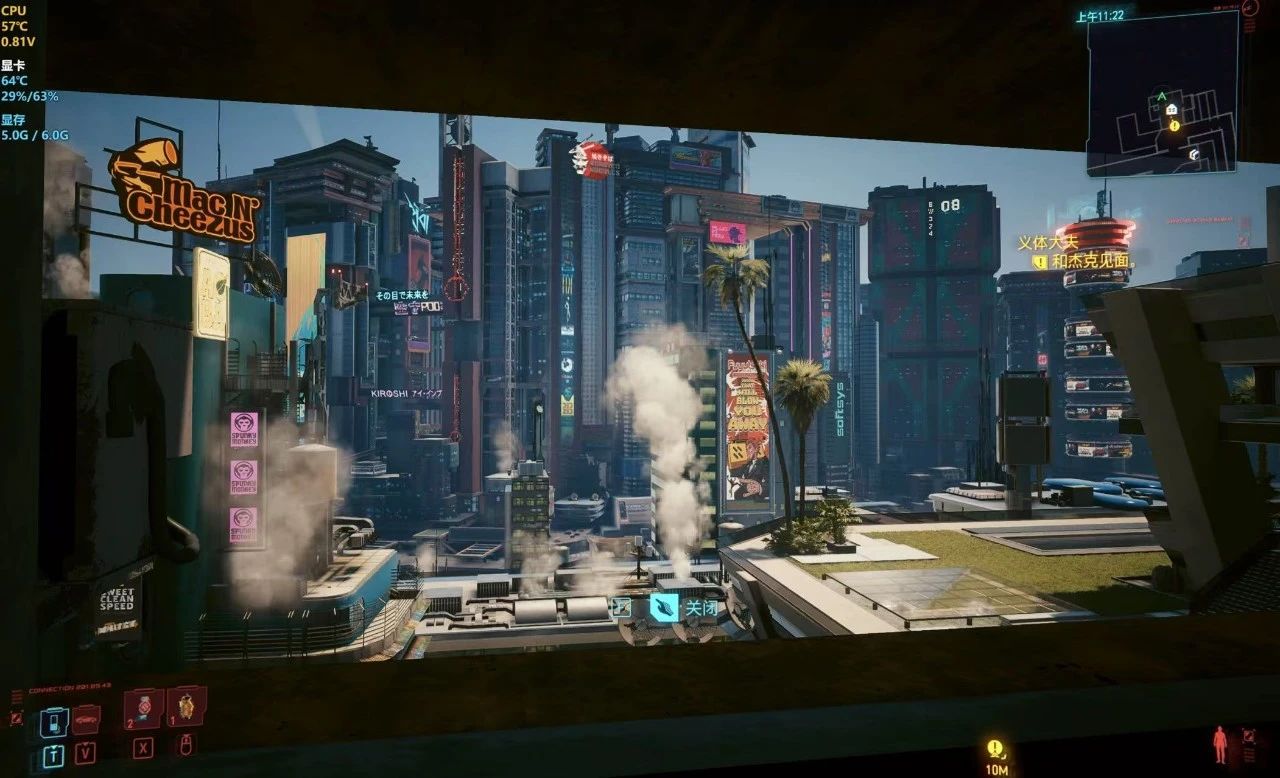Screen dimensions: 1280x778
Task: Click the white house marker on the minimap
Action: 1171,109
